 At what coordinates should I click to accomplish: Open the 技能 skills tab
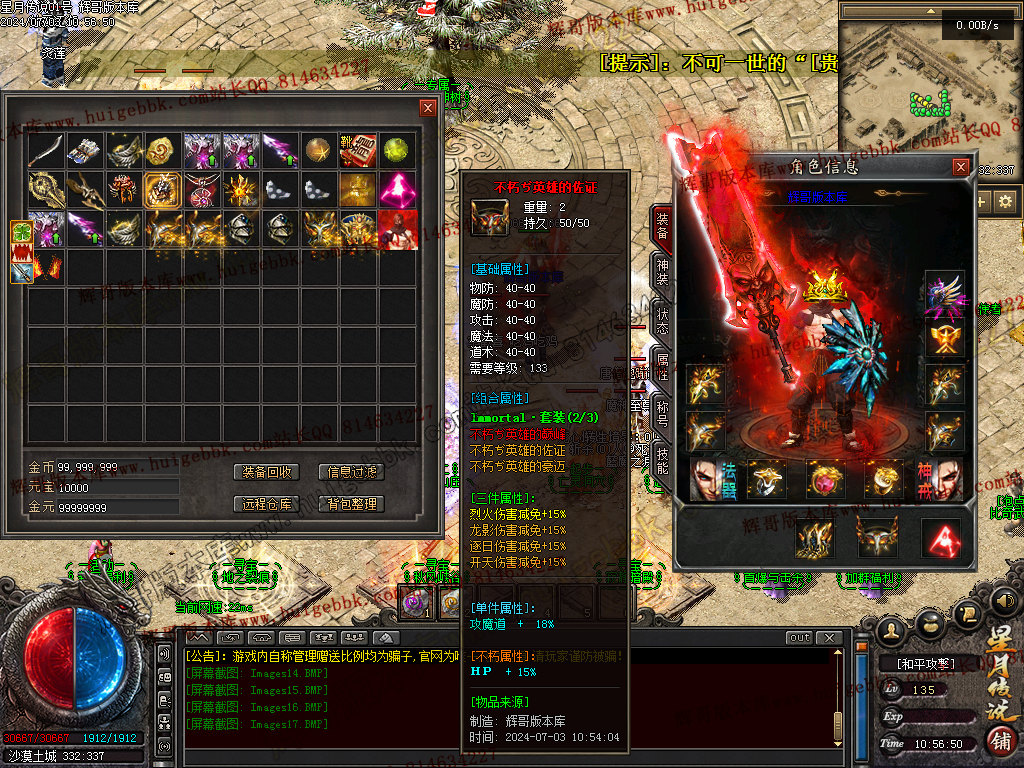click(662, 462)
